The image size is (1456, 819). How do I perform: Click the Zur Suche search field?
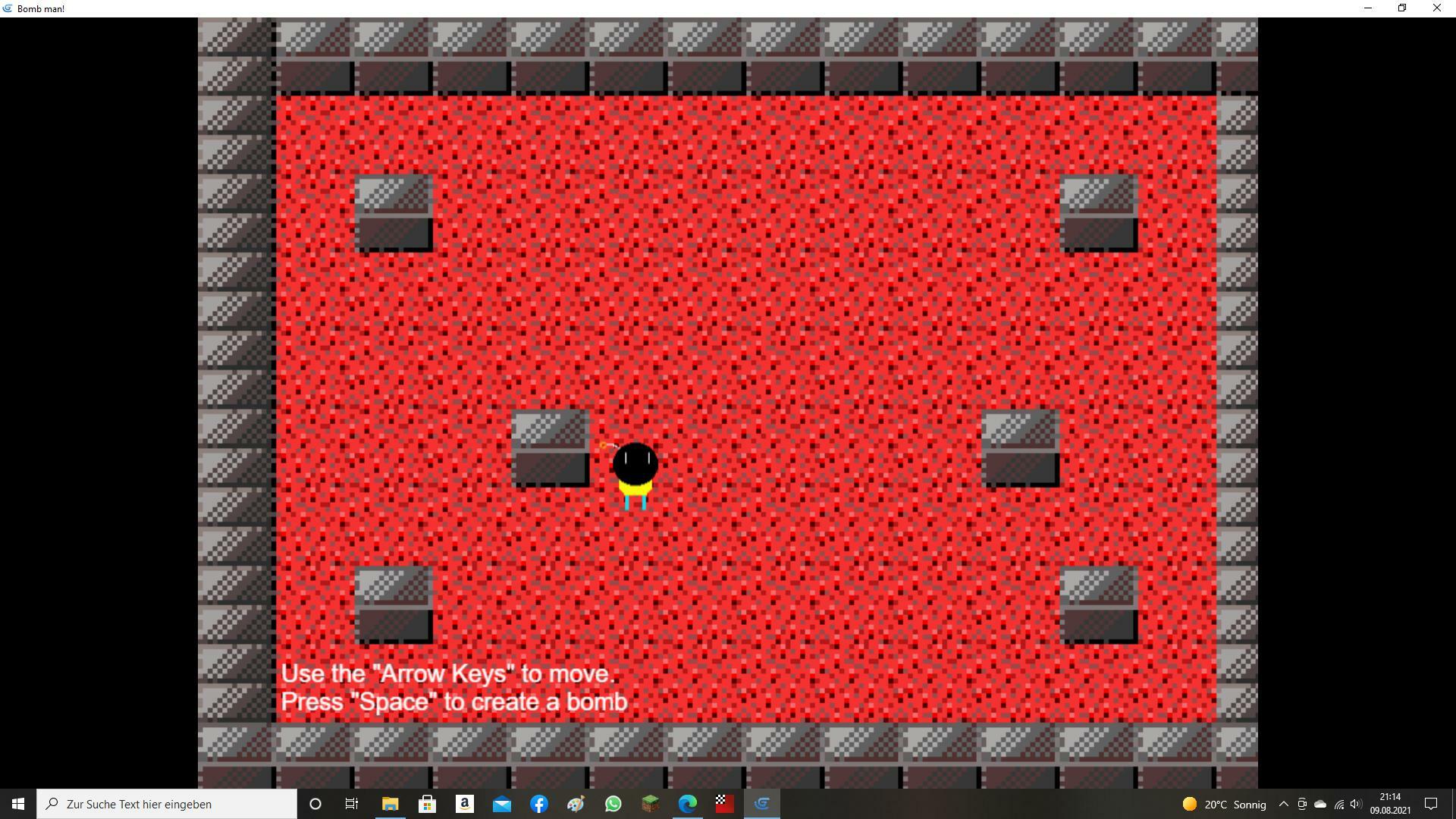coord(167,804)
